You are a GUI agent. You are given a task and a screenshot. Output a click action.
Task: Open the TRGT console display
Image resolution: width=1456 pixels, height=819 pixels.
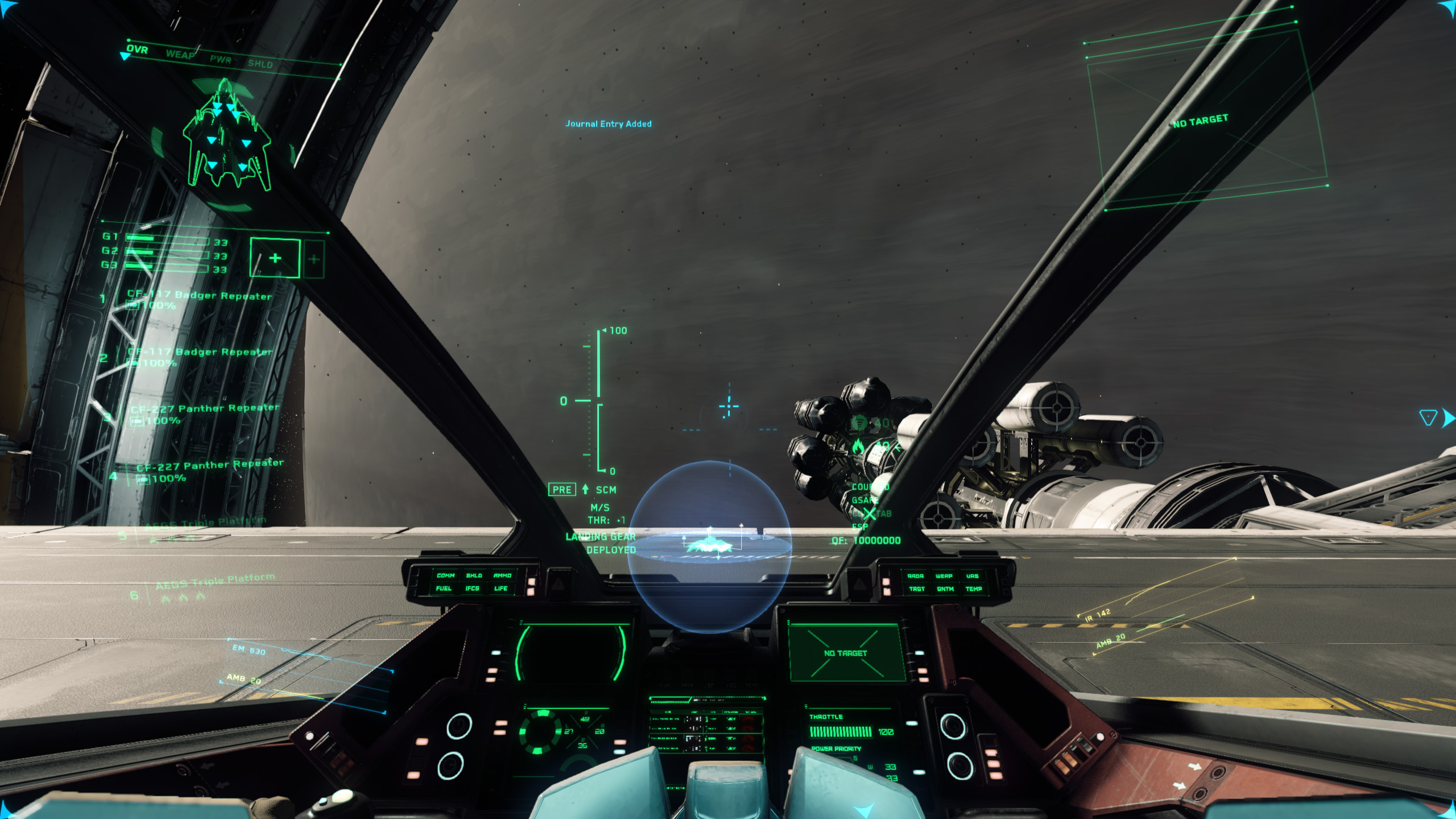coord(916,589)
